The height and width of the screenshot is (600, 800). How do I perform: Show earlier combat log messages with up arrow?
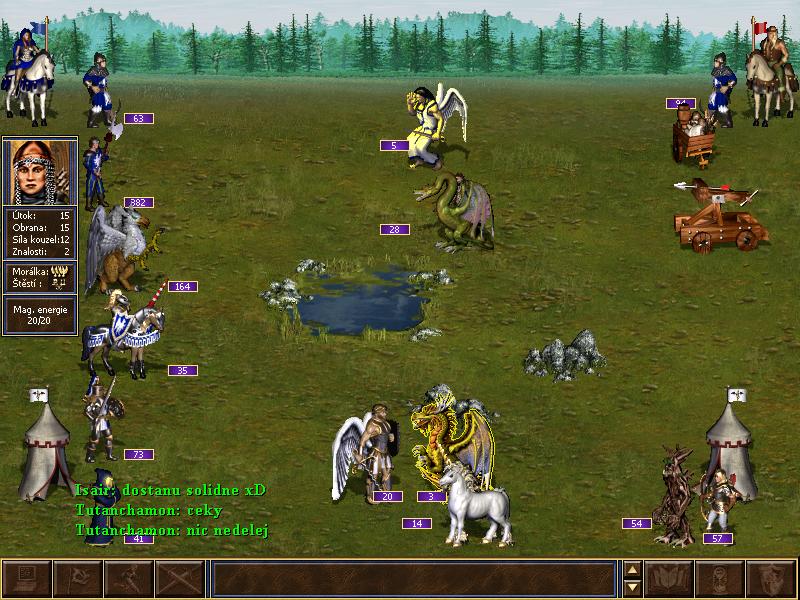[632, 570]
